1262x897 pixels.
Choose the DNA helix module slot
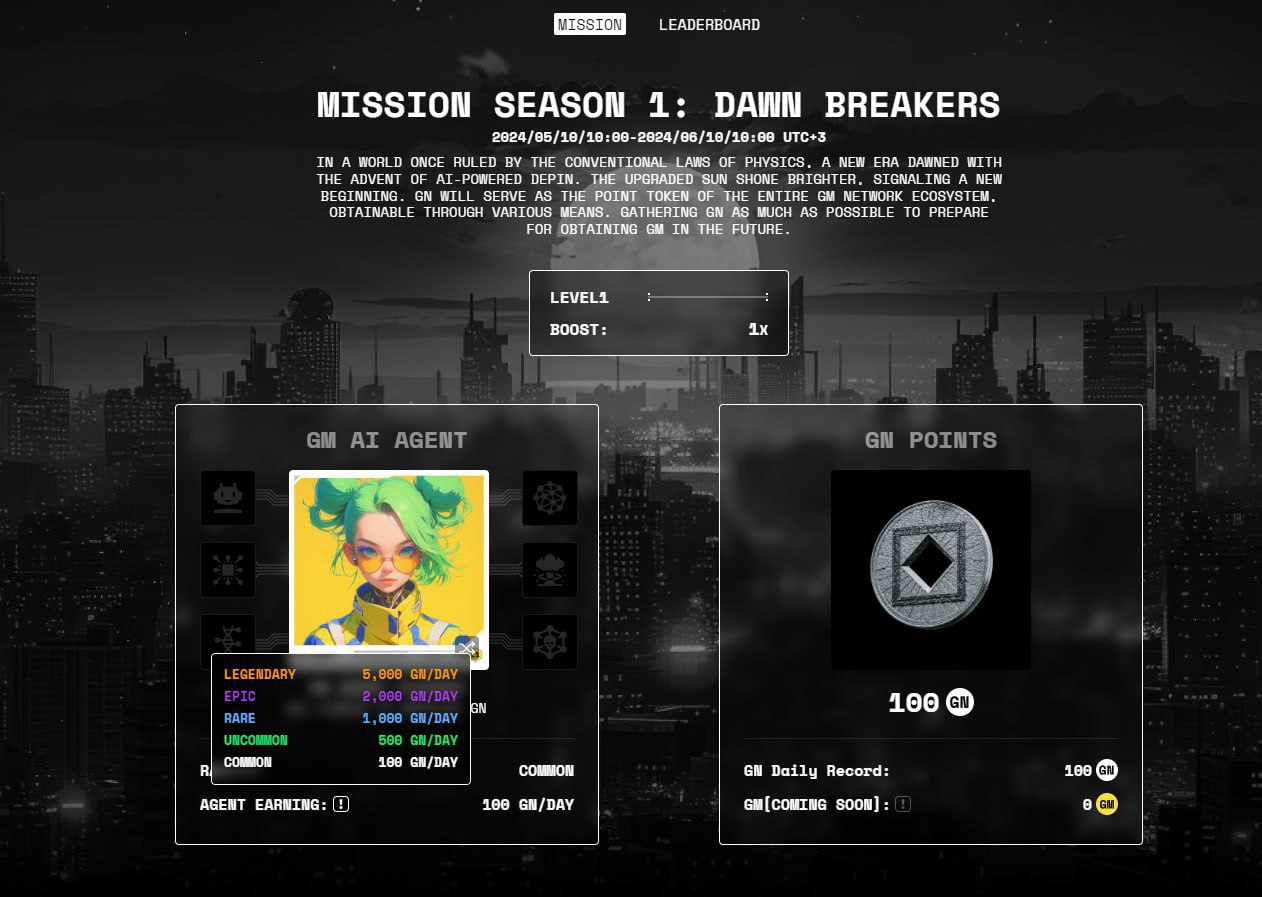pyautogui.click(x=228, y=636)
